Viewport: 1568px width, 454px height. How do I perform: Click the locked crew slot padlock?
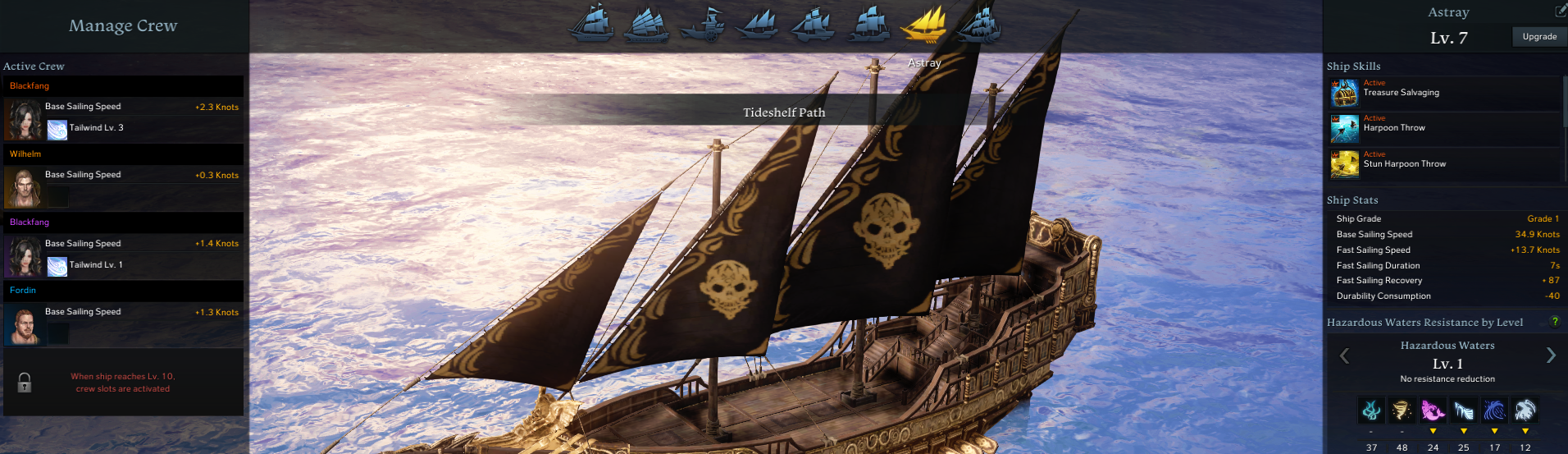[x=25, y=383]
